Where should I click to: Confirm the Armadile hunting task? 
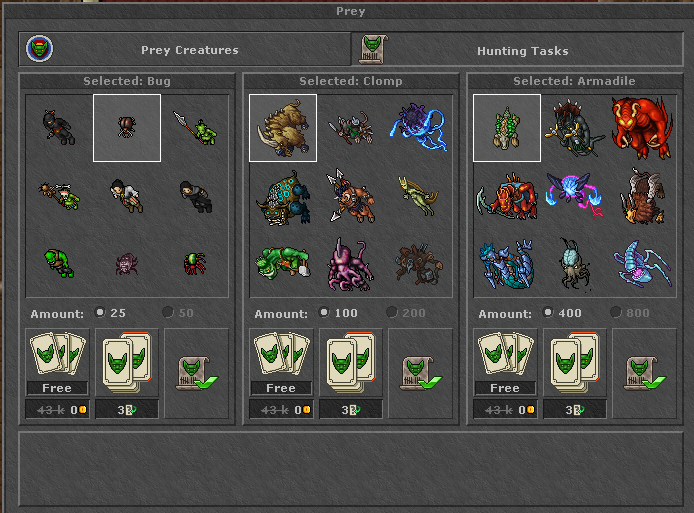[644, 373]
